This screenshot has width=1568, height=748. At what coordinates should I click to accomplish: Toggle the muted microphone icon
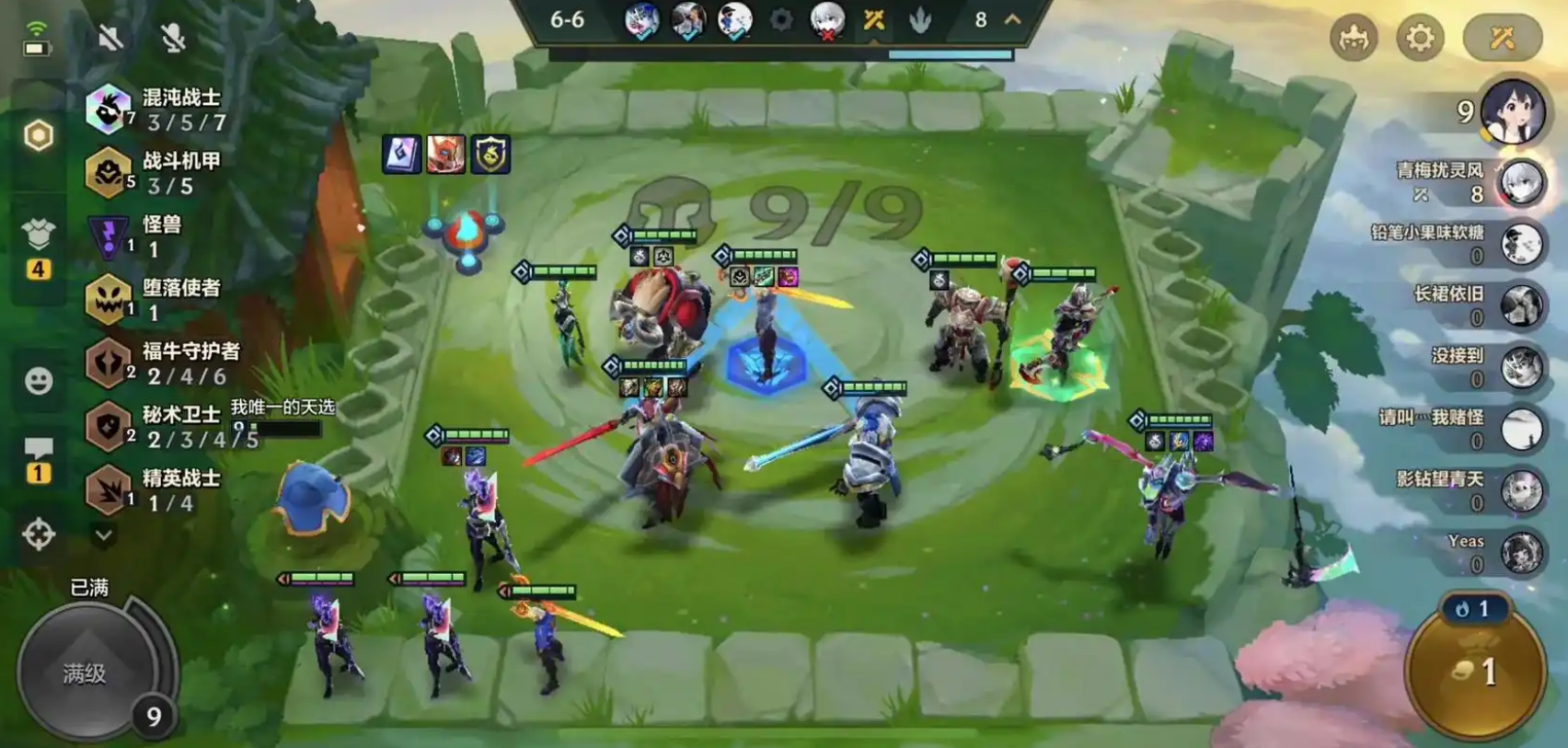[172, 38]
